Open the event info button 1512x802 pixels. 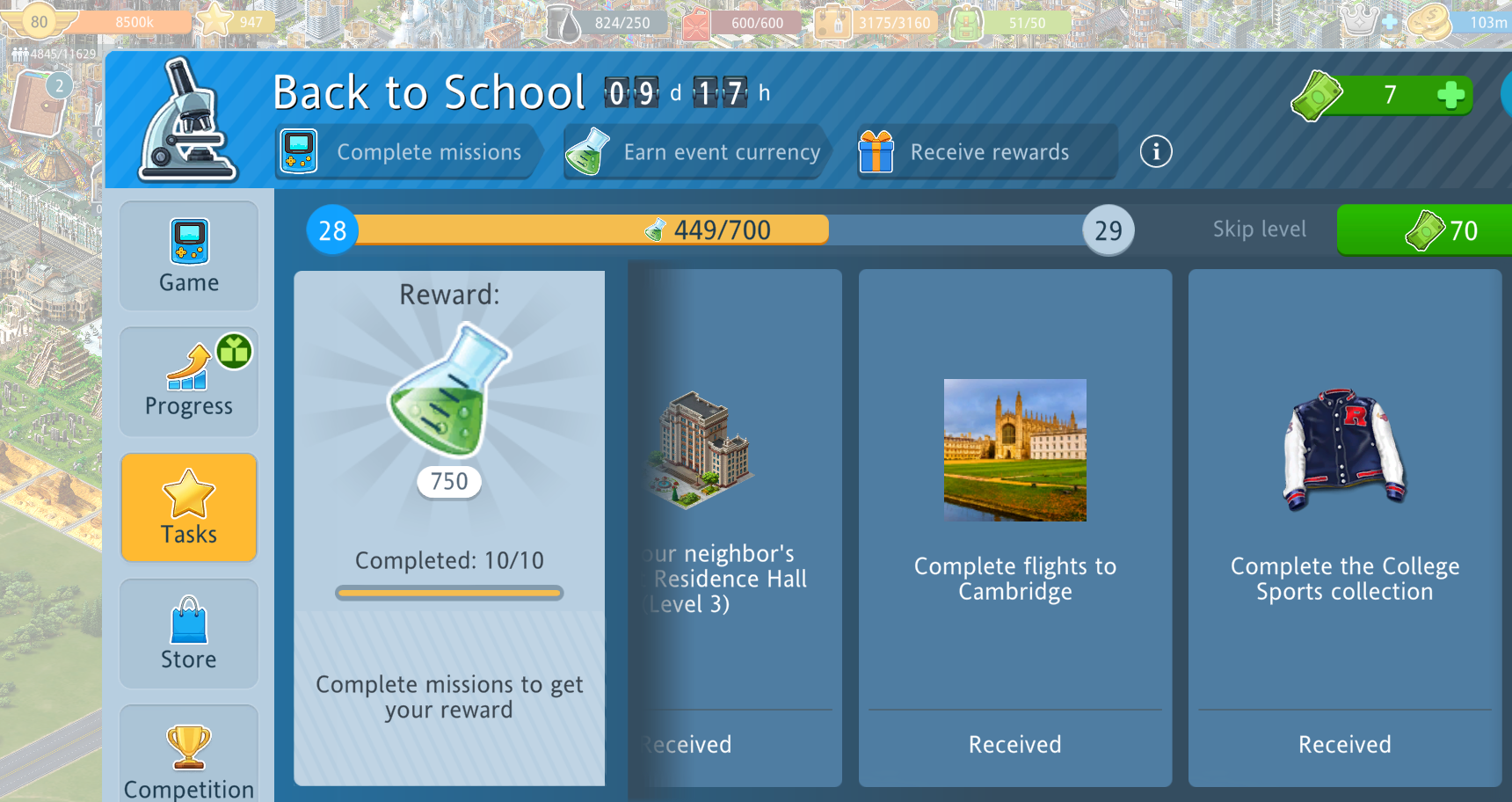(1156, 152)
